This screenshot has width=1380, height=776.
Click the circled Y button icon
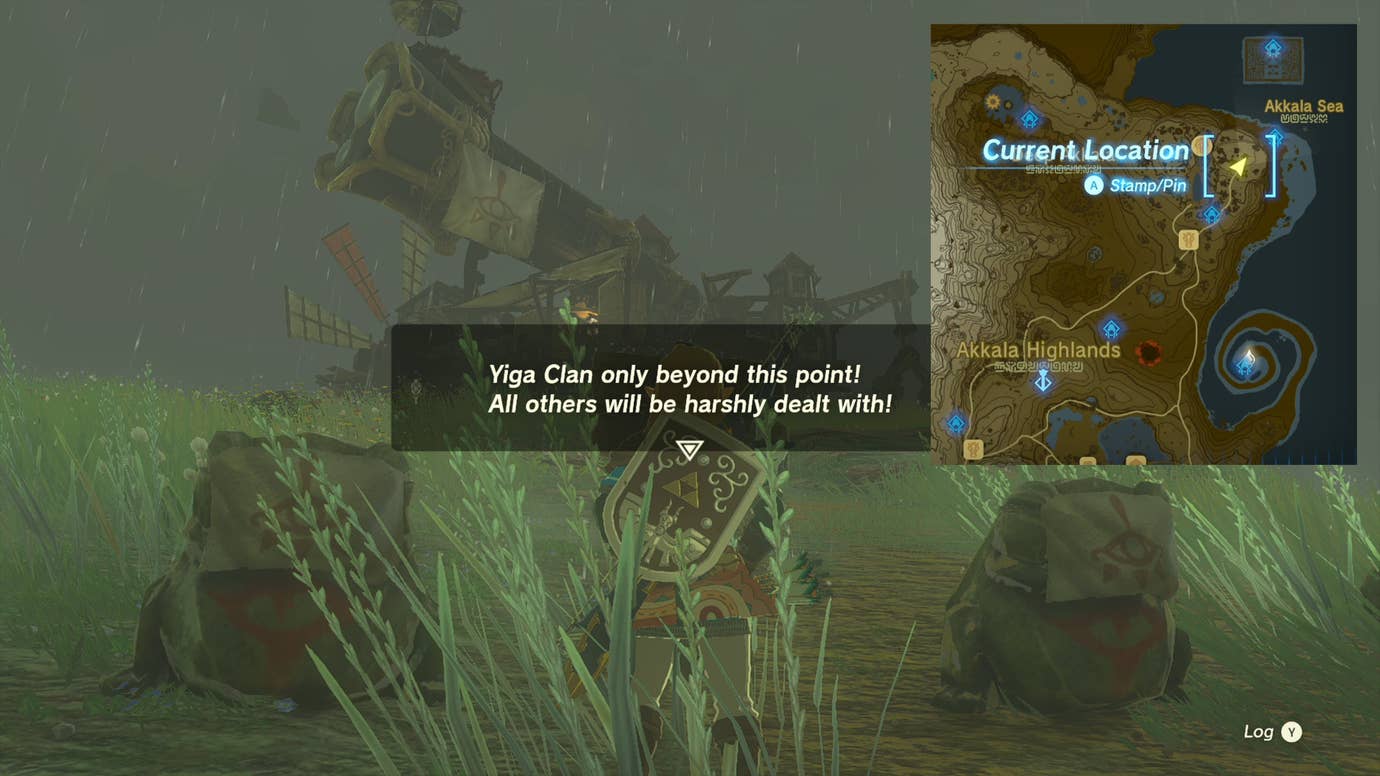(1293, 732)
